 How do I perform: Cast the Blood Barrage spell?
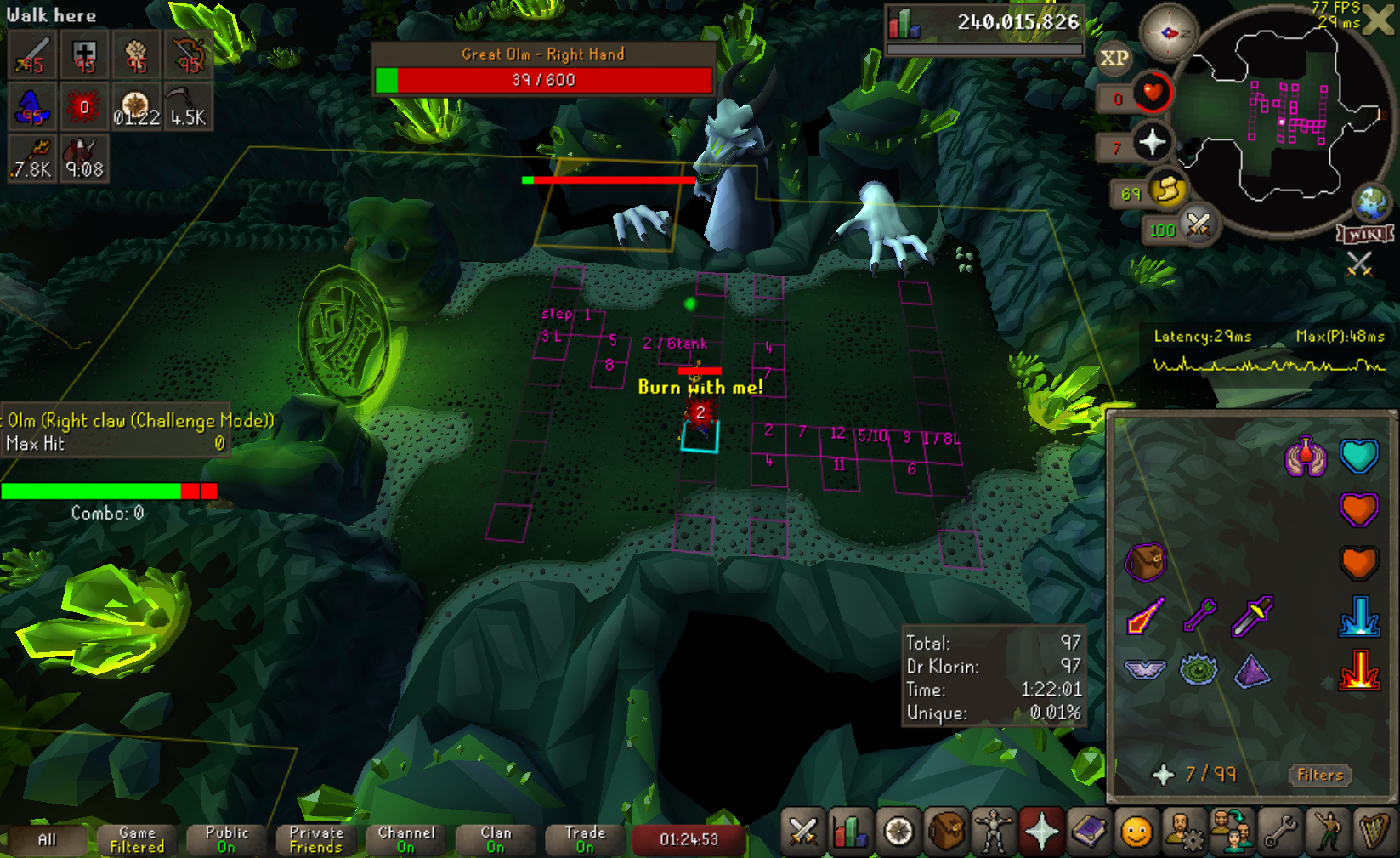pyautogui.click(x=1358, y=669)
